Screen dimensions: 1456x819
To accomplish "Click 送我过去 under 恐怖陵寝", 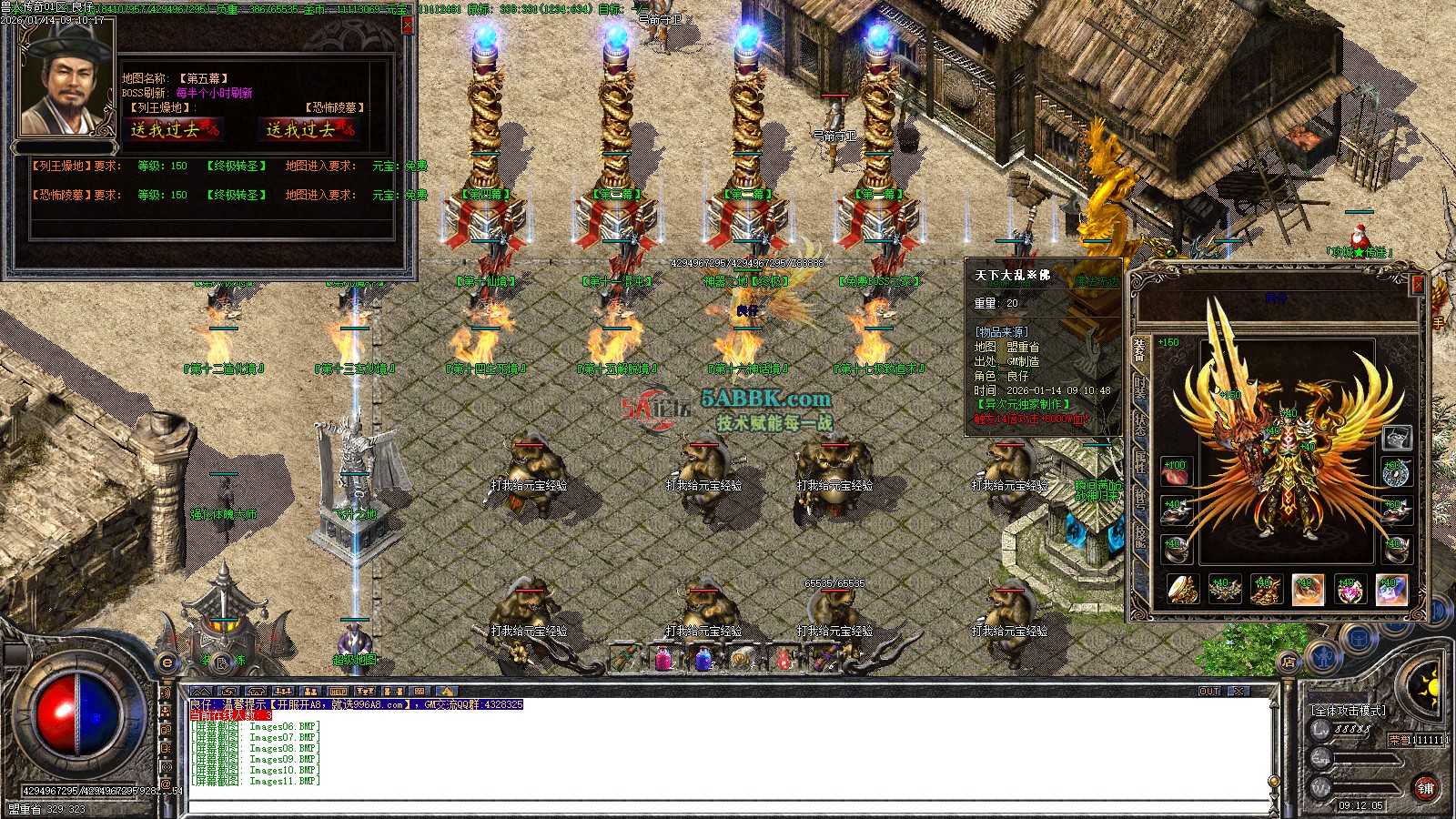I will (x=308, y=130).
